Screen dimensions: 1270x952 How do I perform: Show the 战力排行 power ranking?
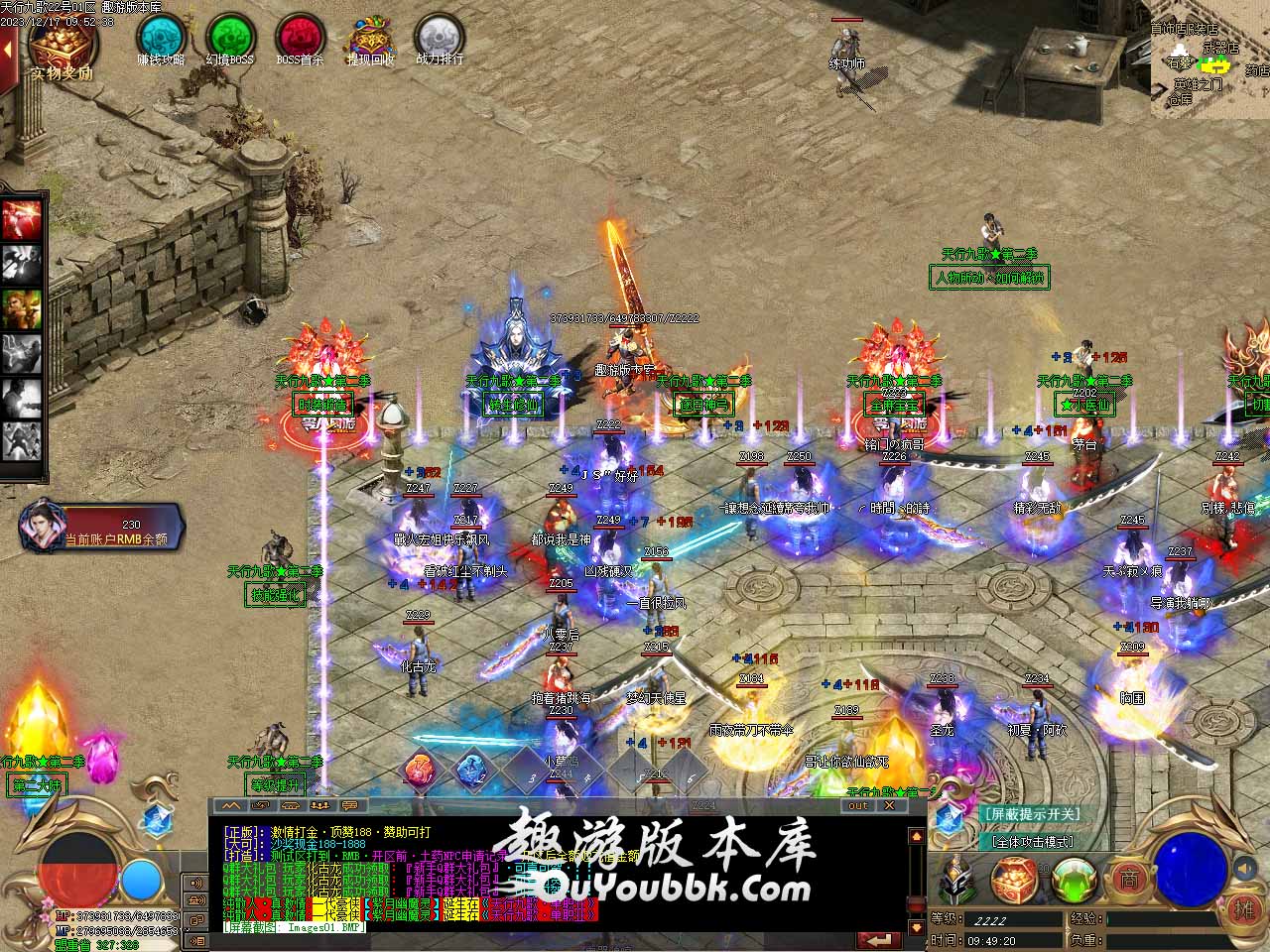coord(439,38)
